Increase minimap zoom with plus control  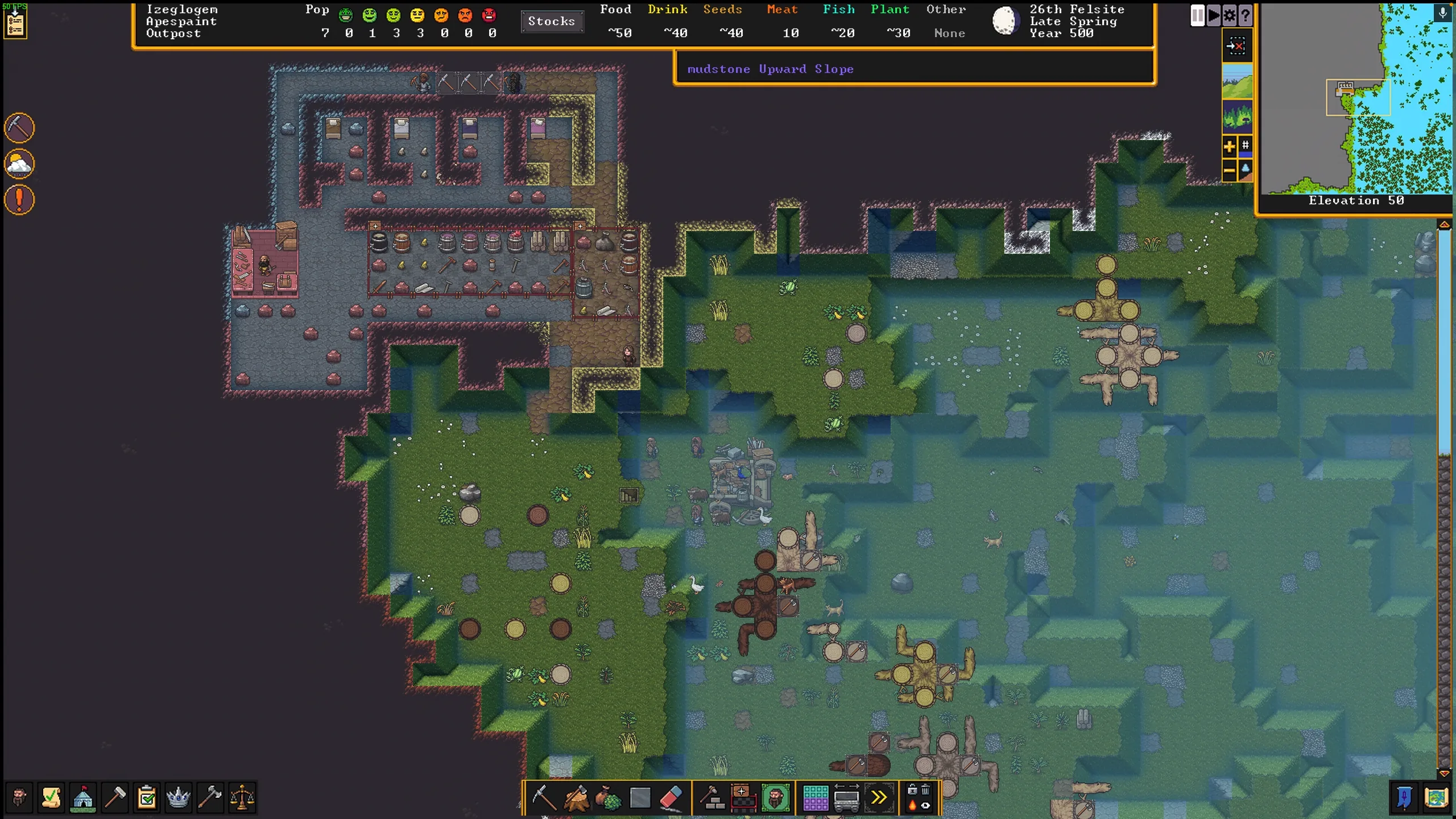(1230, 147)
